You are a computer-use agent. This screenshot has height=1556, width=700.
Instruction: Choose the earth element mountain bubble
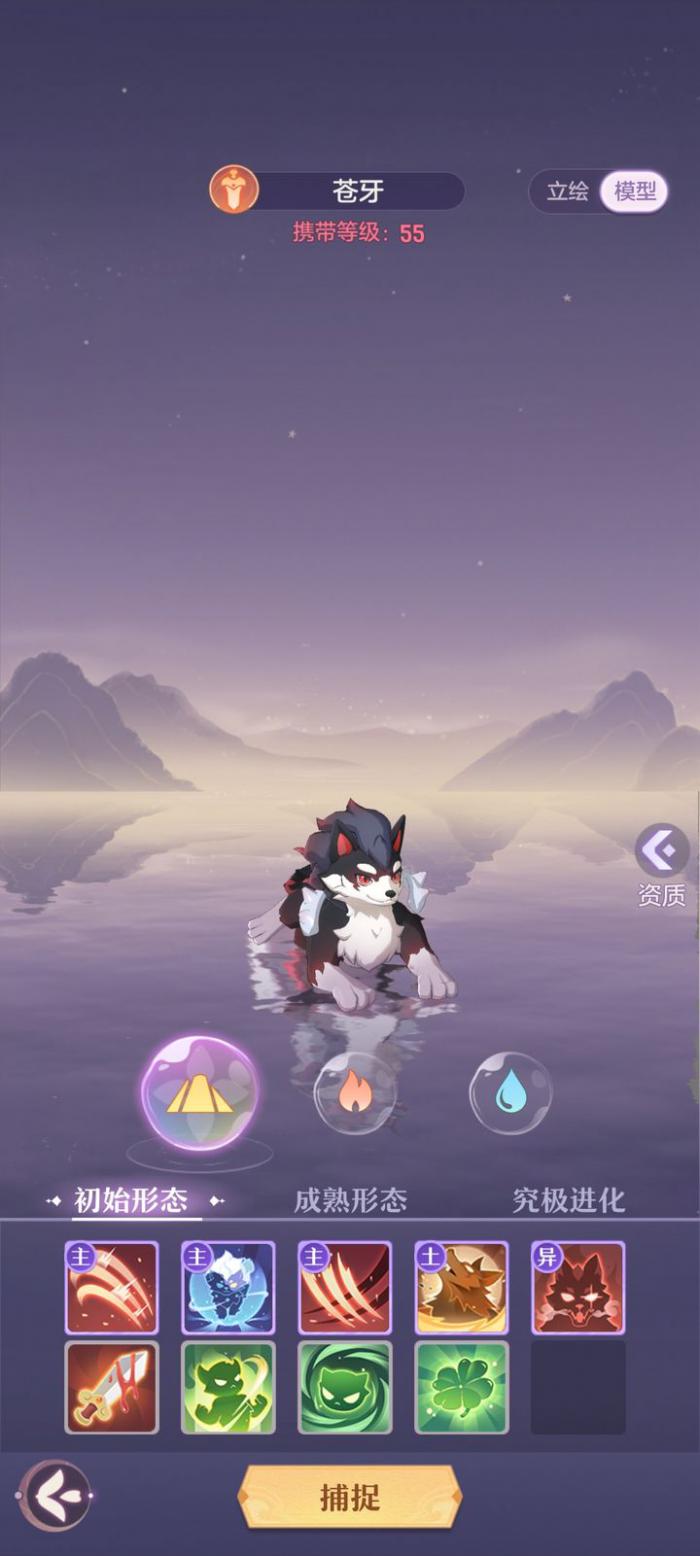point(199,1094)
